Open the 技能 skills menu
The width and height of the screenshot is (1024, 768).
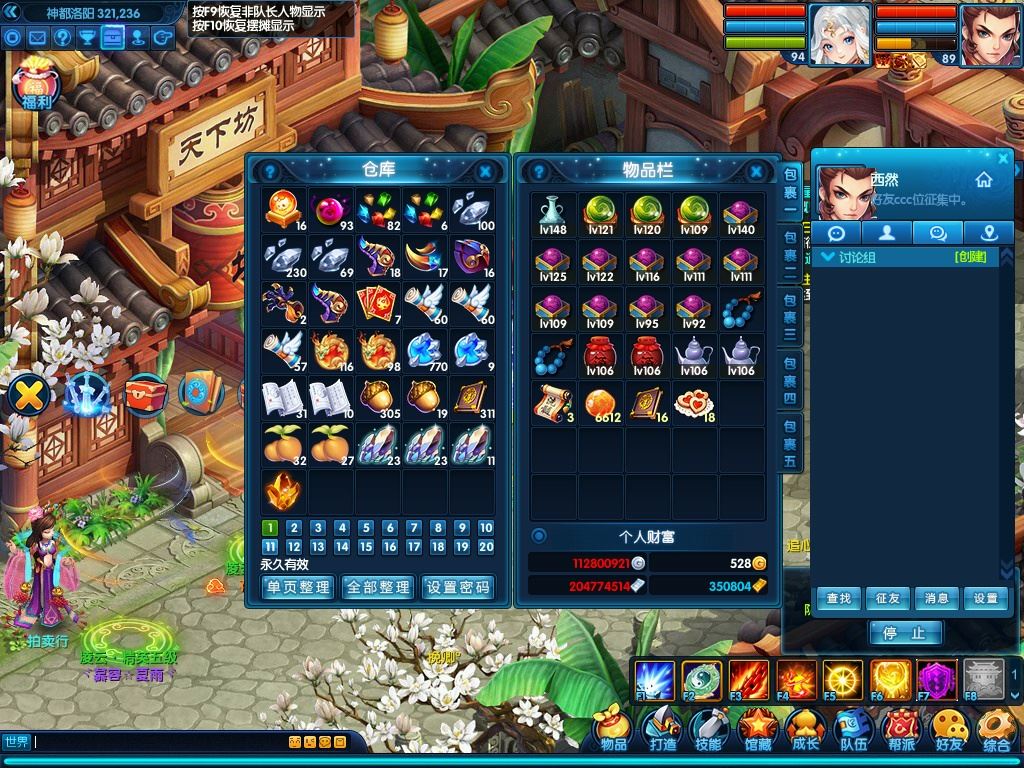(x=709, y=731)
